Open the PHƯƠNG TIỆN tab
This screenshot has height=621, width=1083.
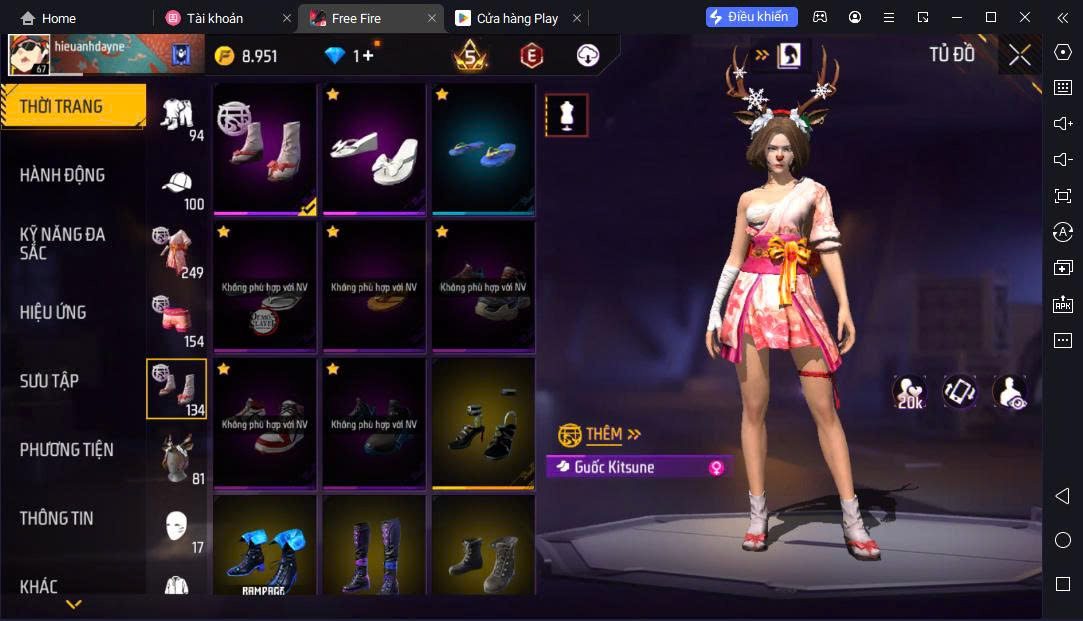click(x=67, y=450)
